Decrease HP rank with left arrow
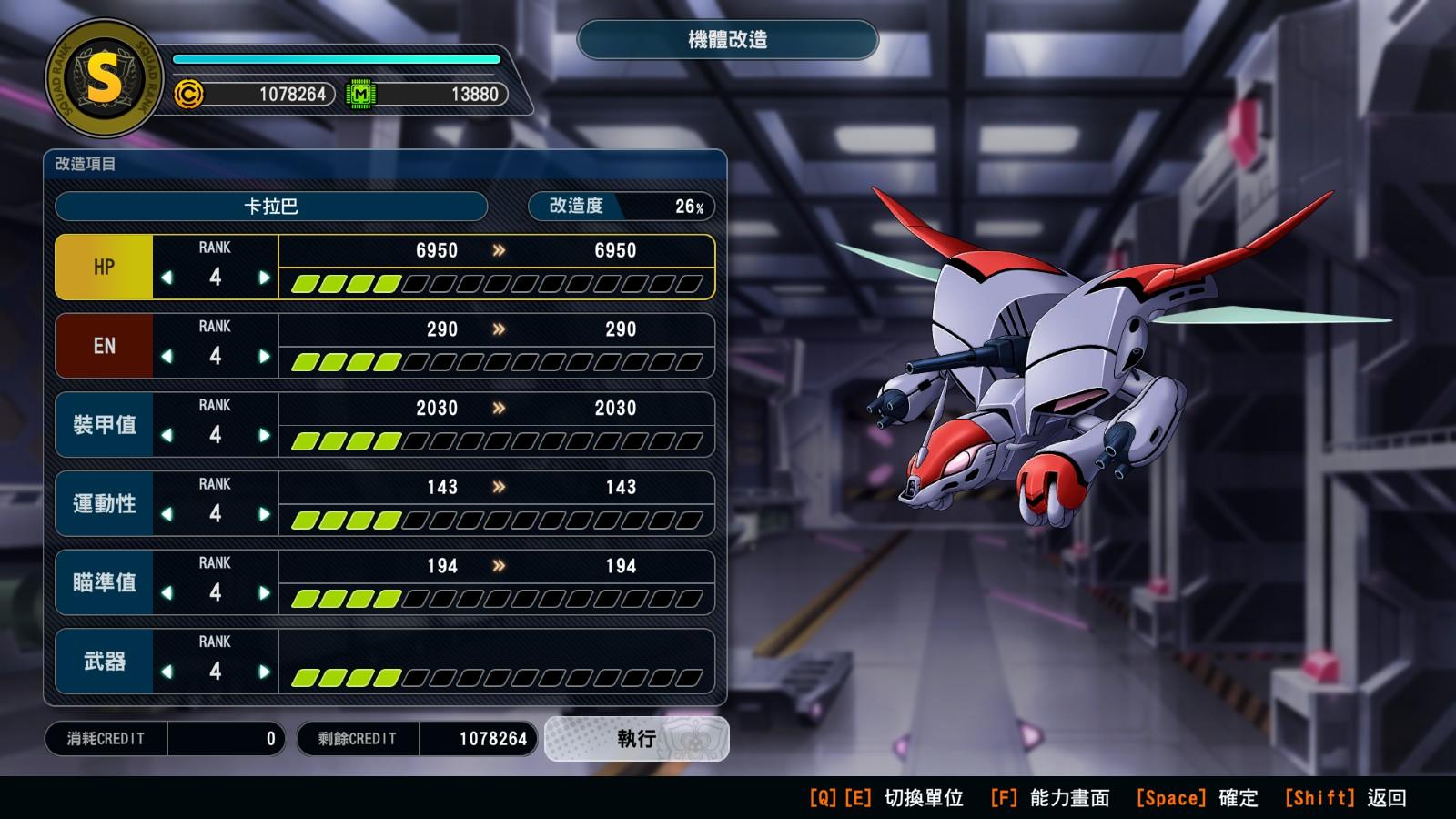 167,278
